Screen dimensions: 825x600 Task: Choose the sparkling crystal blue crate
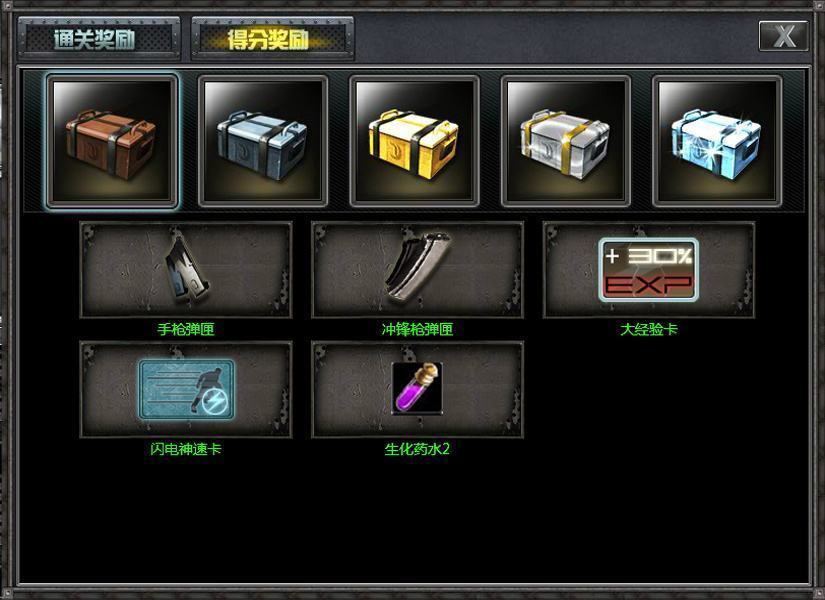click(x=717, y=141)
